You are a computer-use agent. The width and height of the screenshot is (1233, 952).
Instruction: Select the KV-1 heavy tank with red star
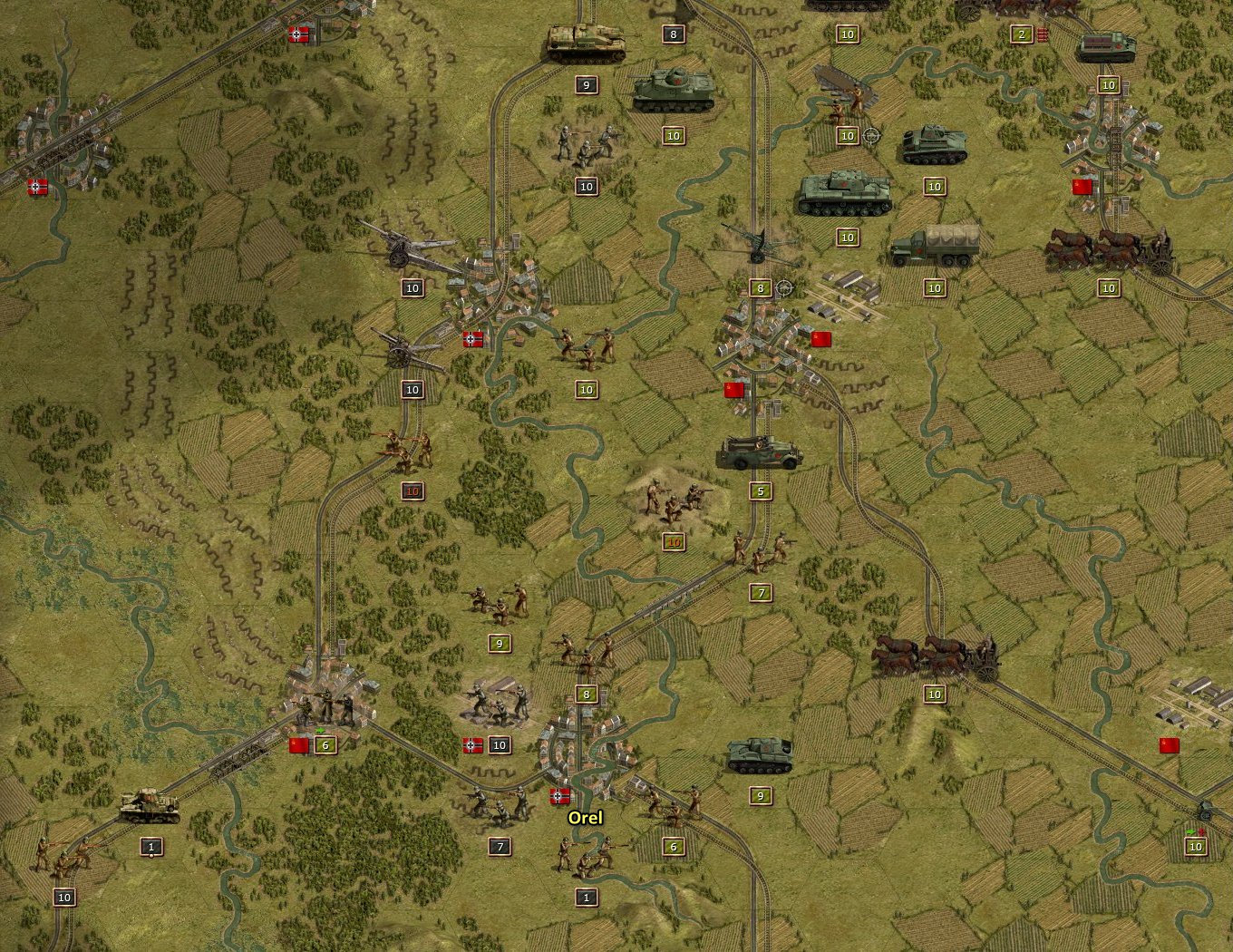[843, 190]
